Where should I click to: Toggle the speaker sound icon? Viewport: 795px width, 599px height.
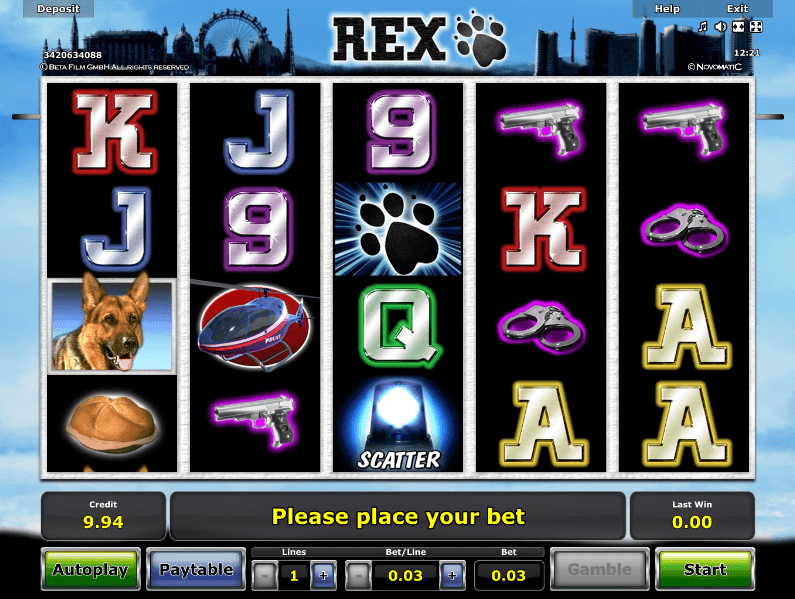720,27
